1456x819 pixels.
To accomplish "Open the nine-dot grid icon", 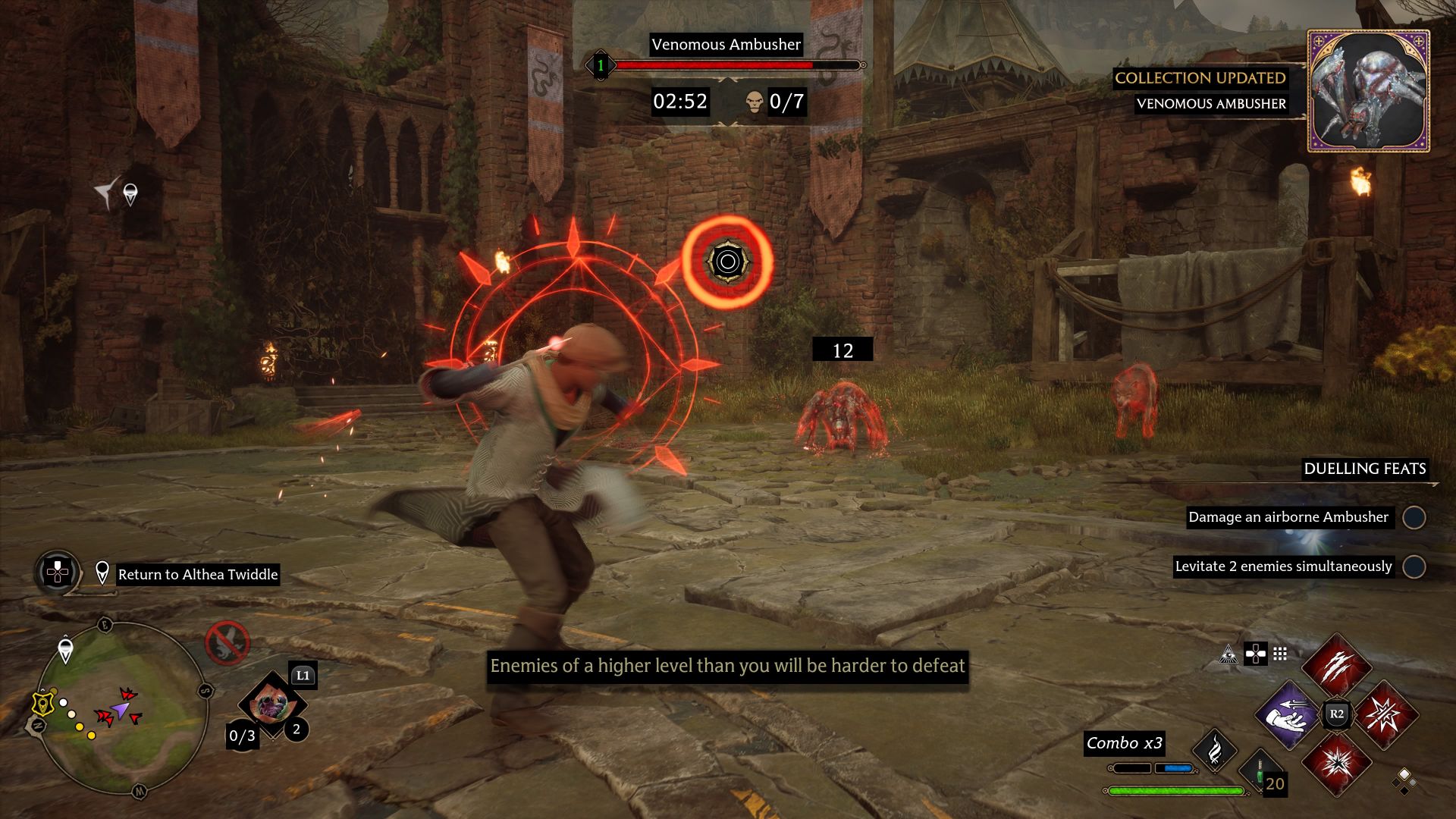I will [x=1280, y=654].
